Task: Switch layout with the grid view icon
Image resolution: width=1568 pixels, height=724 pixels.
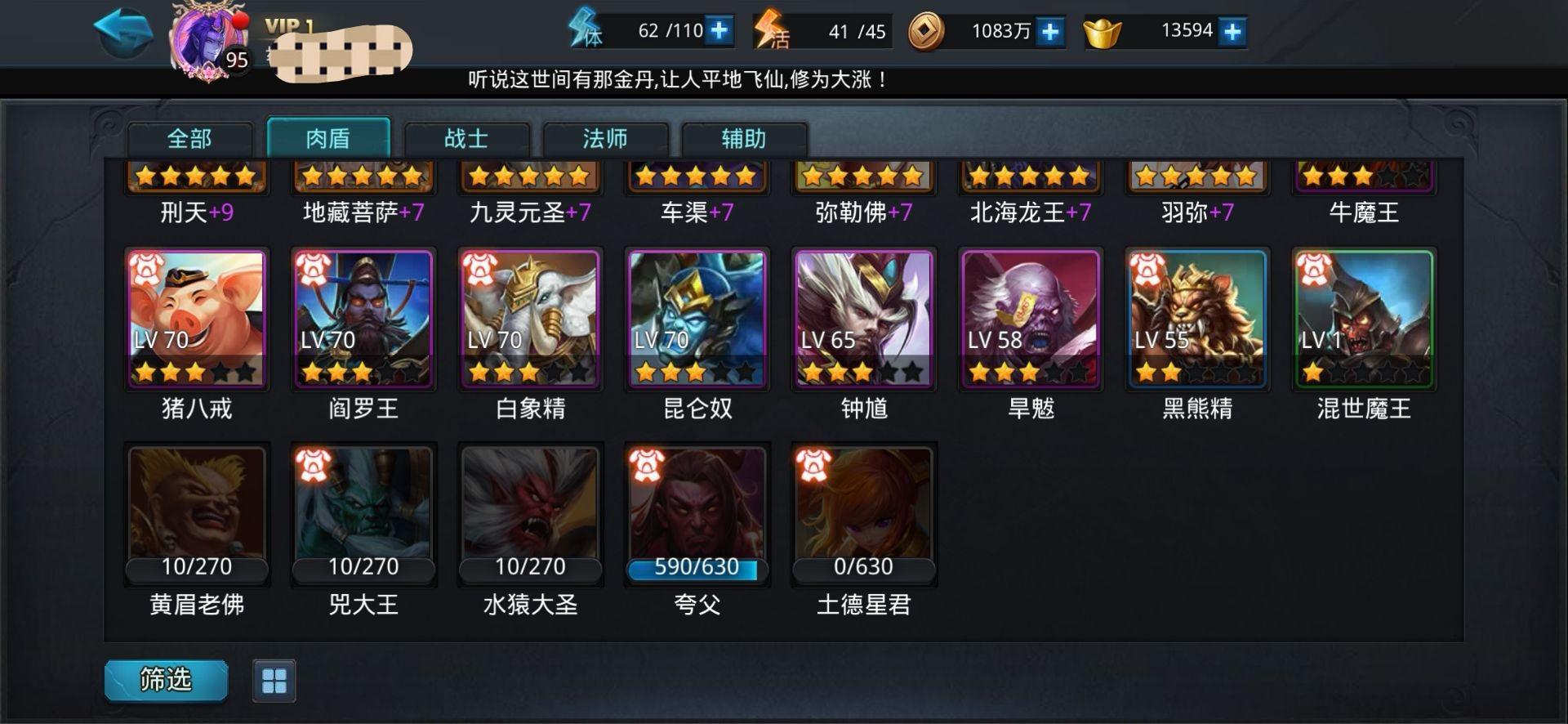Action: tap(273, 679)
